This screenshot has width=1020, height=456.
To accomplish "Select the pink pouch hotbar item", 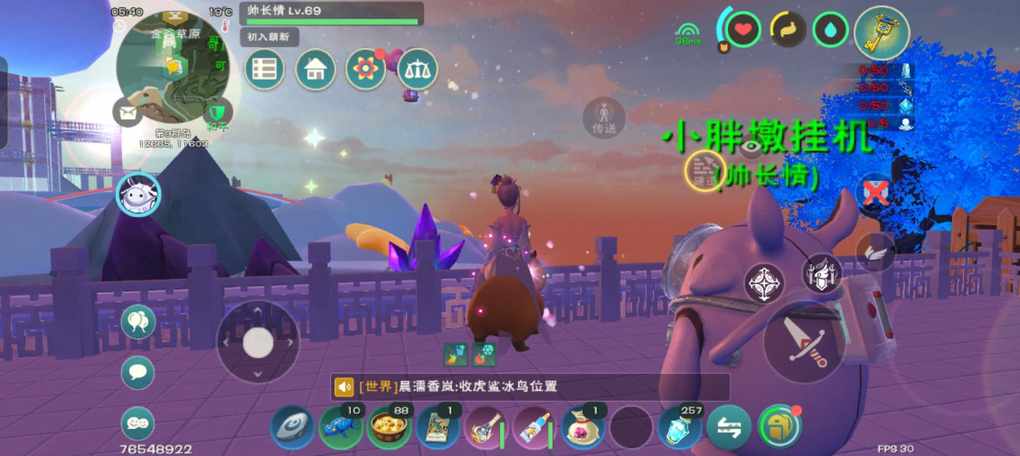I will (x=583, y=428).
